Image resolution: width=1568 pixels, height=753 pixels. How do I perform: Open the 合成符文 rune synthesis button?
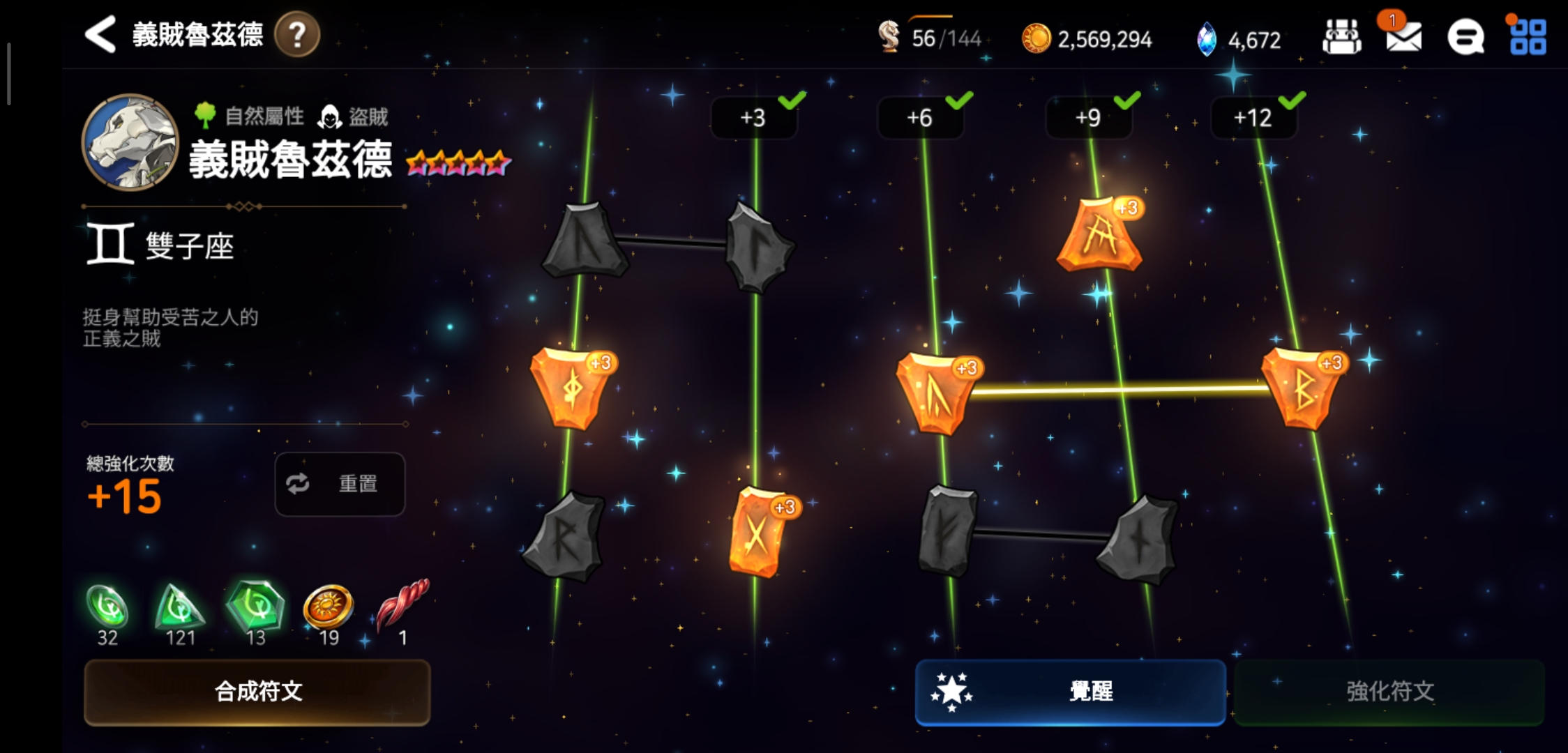click(257, 692)
